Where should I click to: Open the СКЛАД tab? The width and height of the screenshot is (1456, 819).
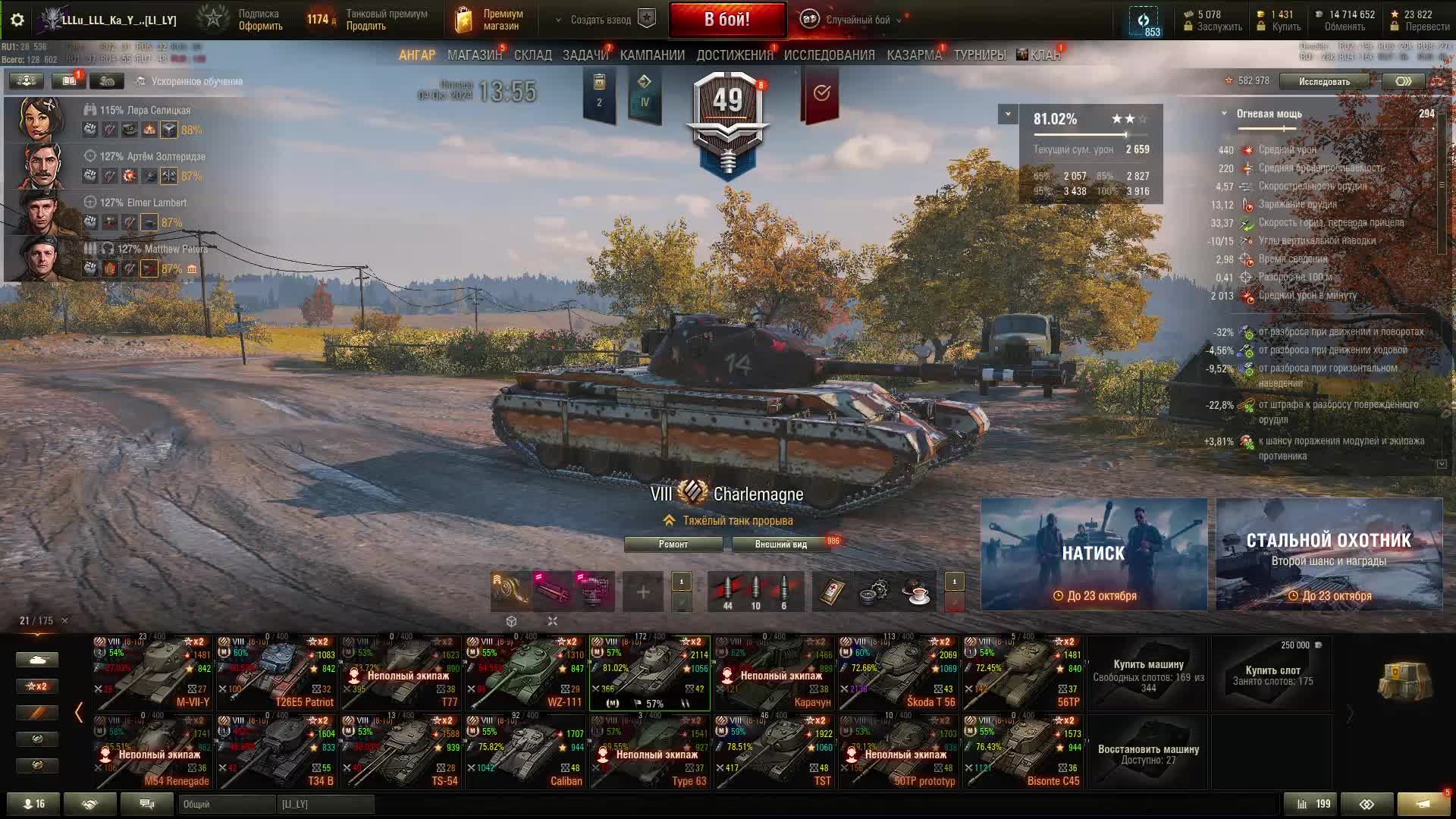533,55
